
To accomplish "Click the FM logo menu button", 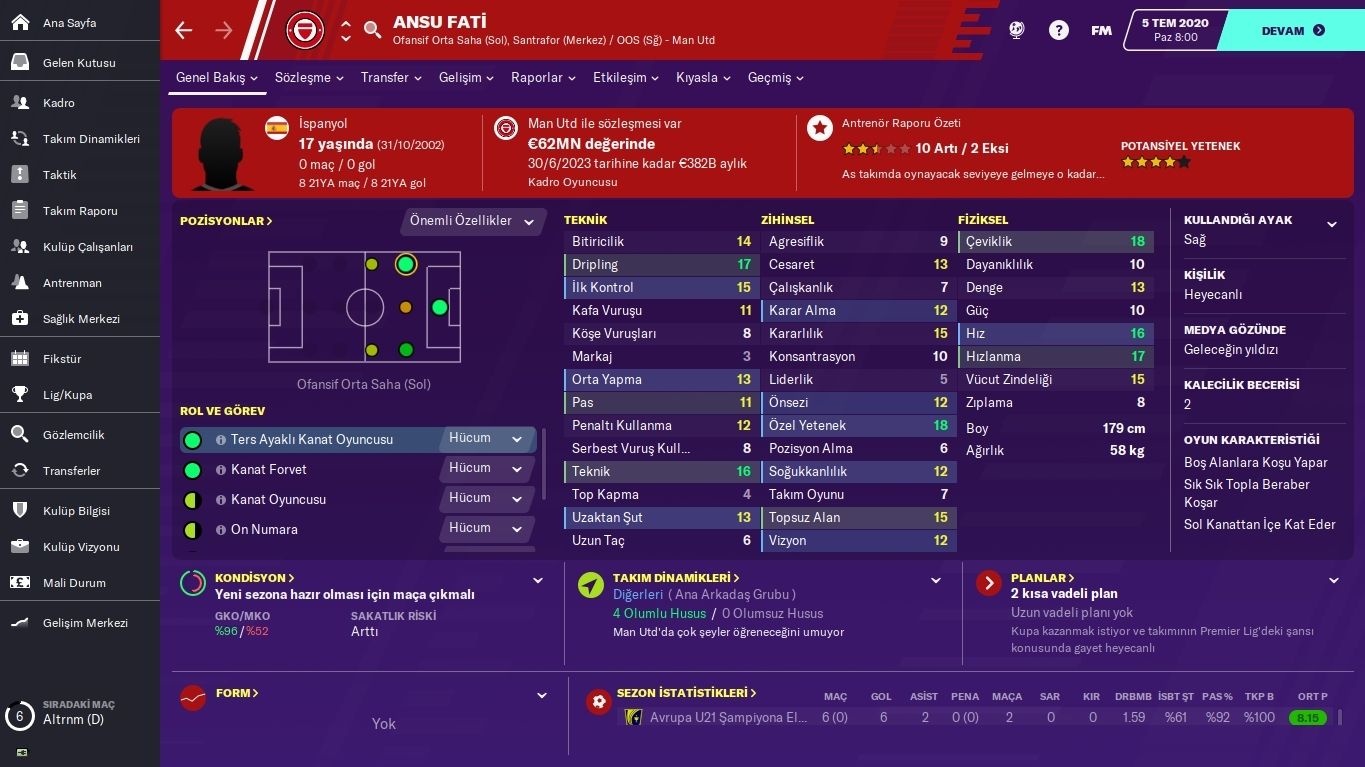I will coord(1101,31).
